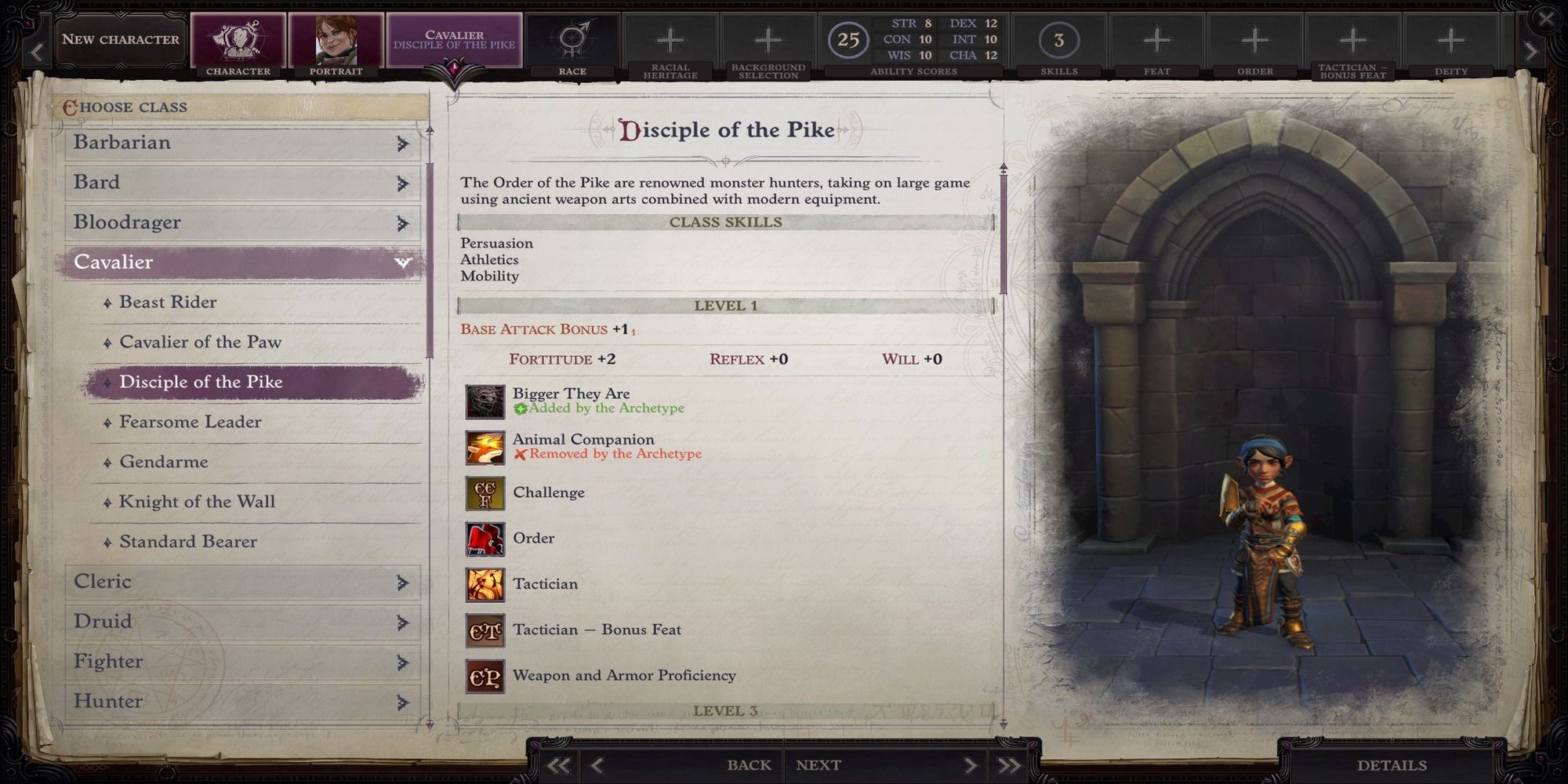
Task: Switch to the Ability Scores step
Action: [848, 39]
